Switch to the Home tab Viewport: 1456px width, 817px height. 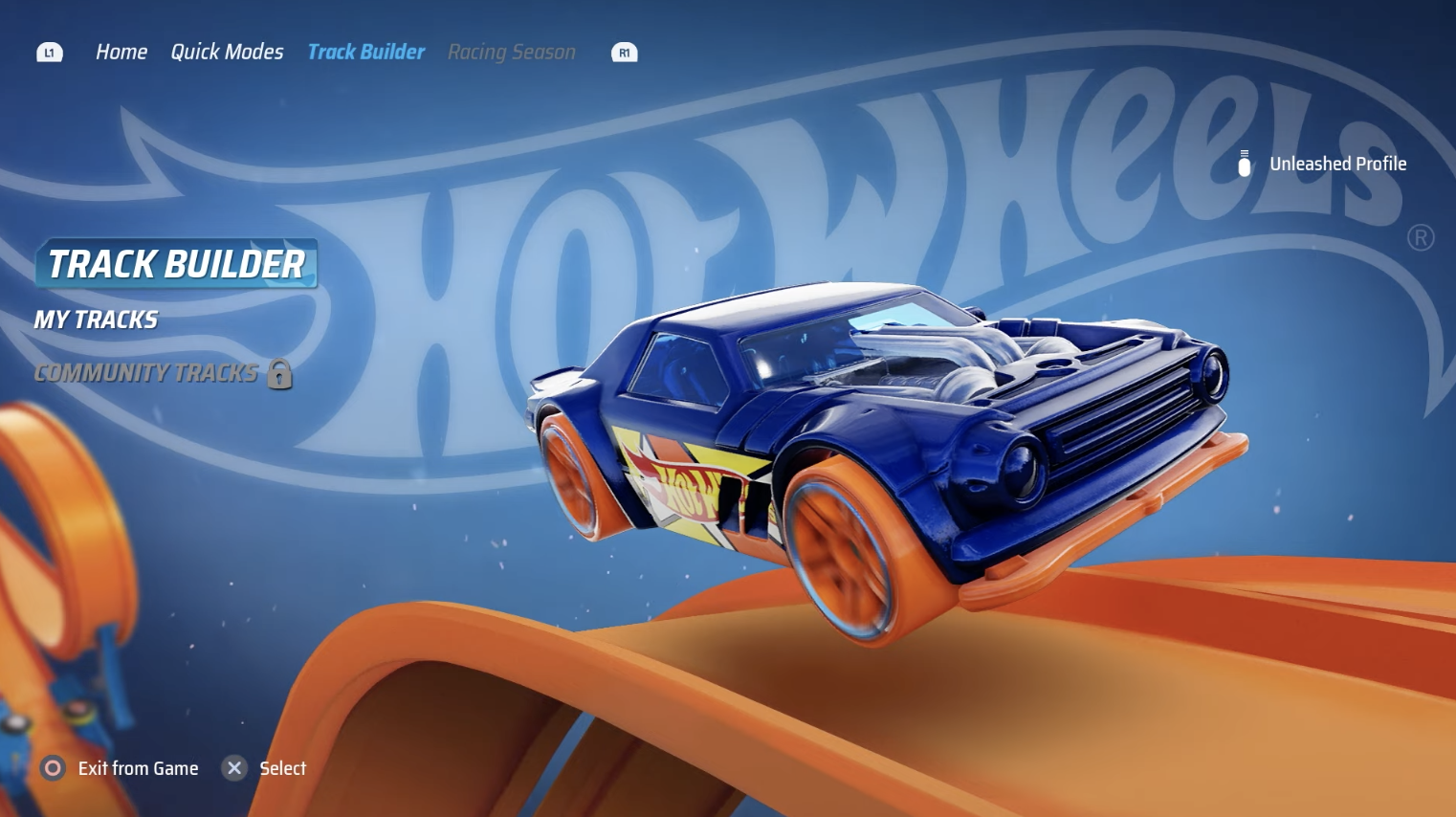click(x=121, y=52)
